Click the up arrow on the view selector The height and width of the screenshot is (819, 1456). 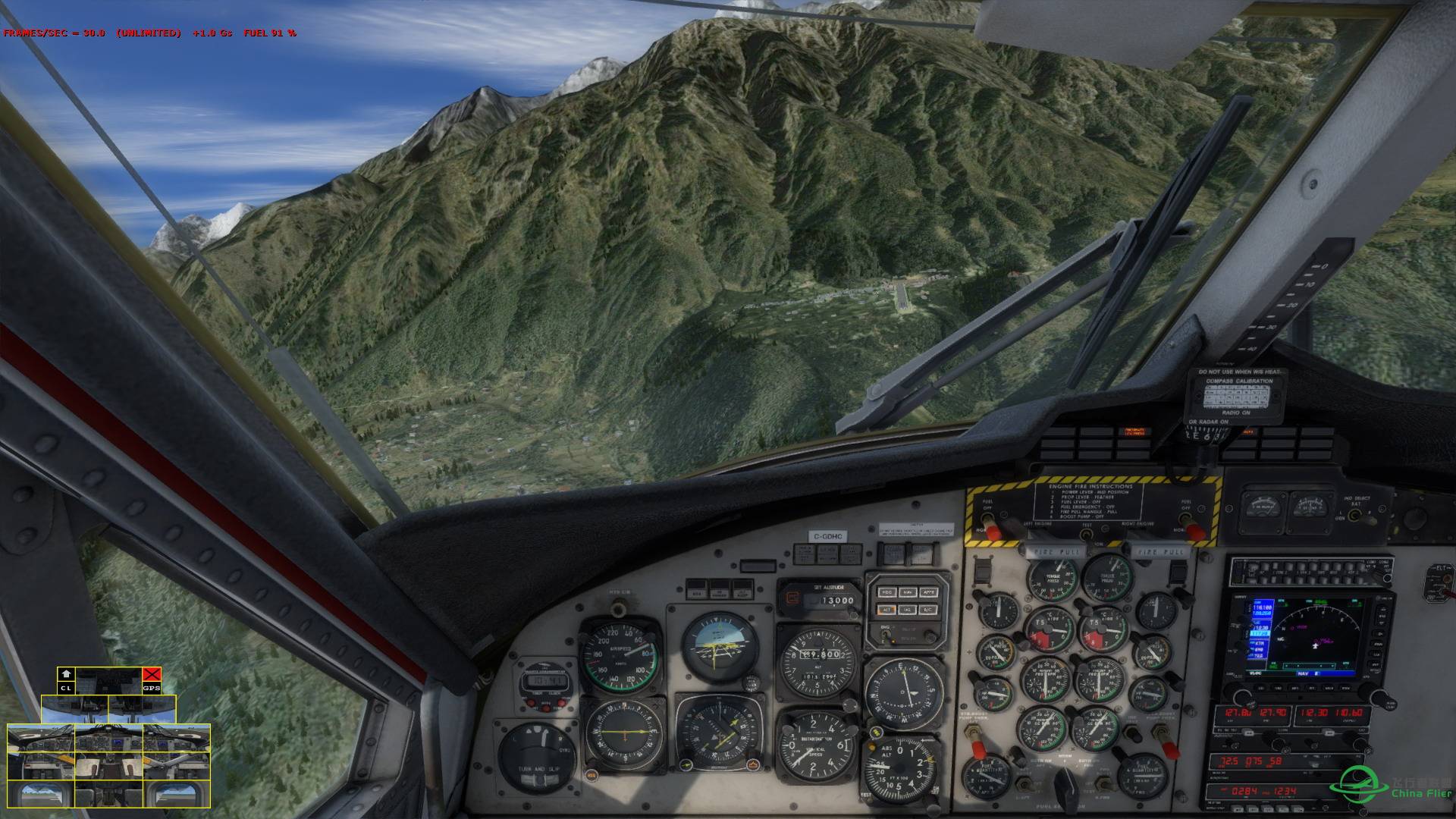(66, 674)
